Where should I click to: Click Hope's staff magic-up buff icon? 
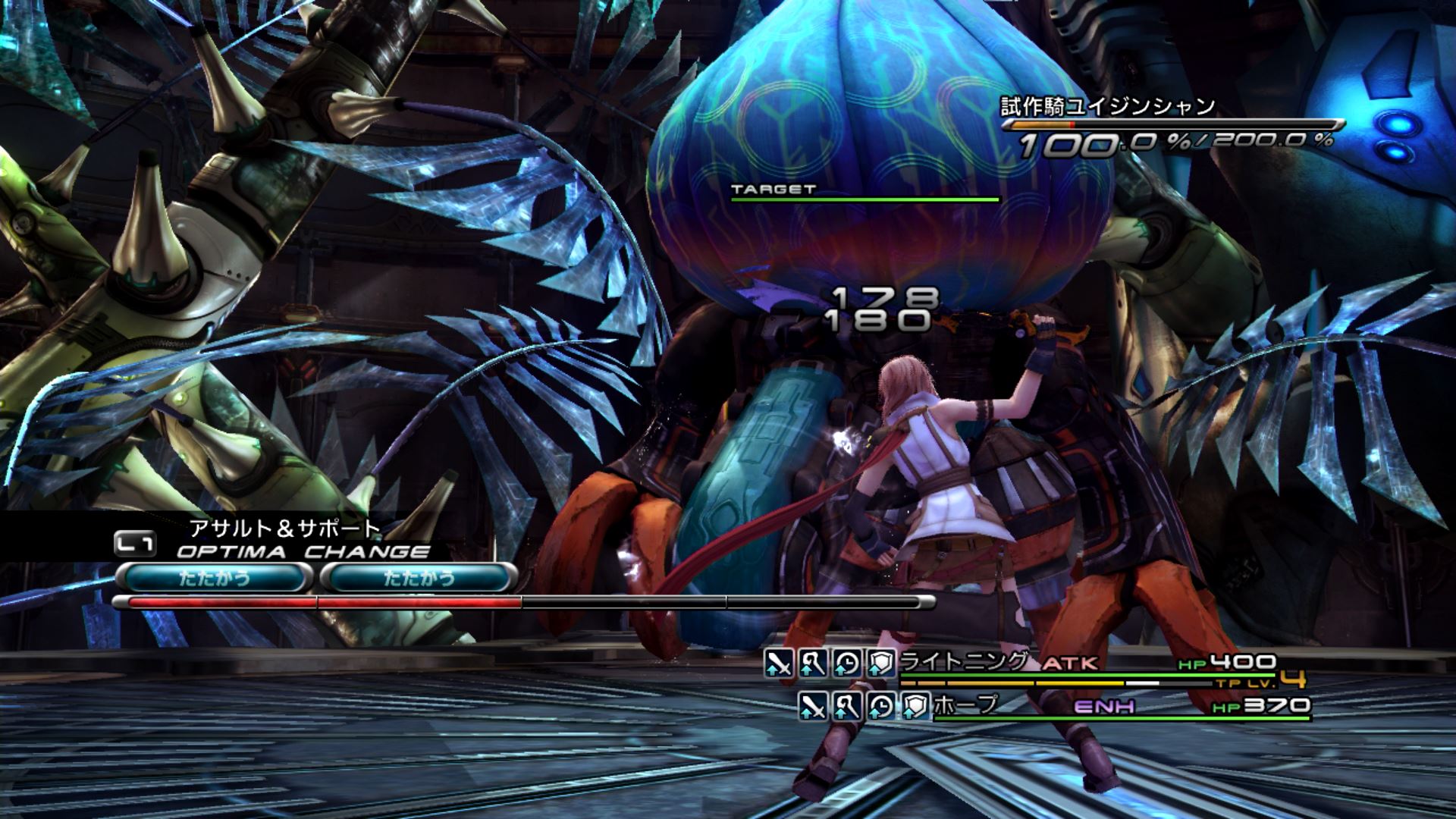click(x=846, y=707)
